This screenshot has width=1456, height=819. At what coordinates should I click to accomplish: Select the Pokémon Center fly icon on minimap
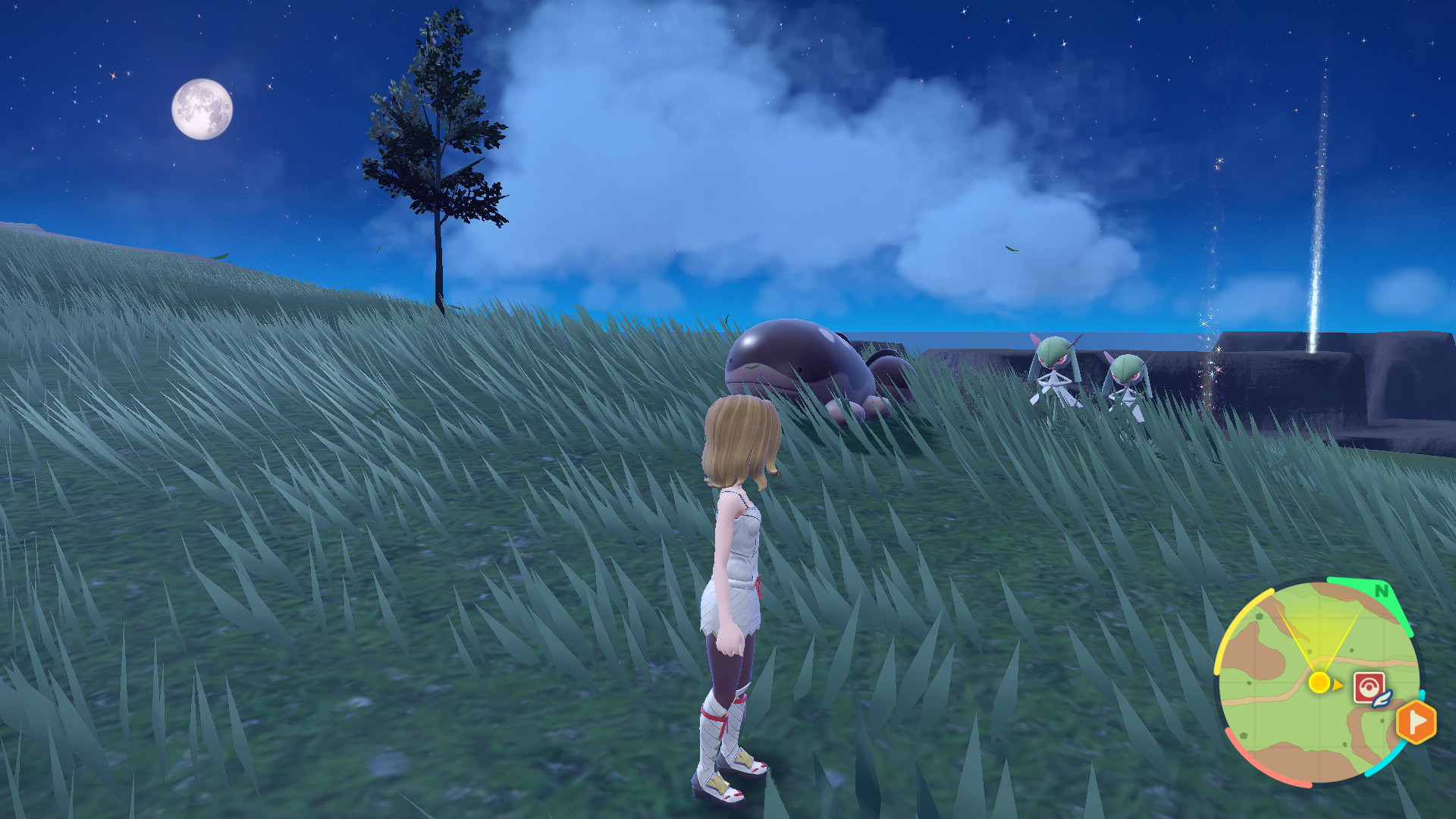pos(1370,686)
